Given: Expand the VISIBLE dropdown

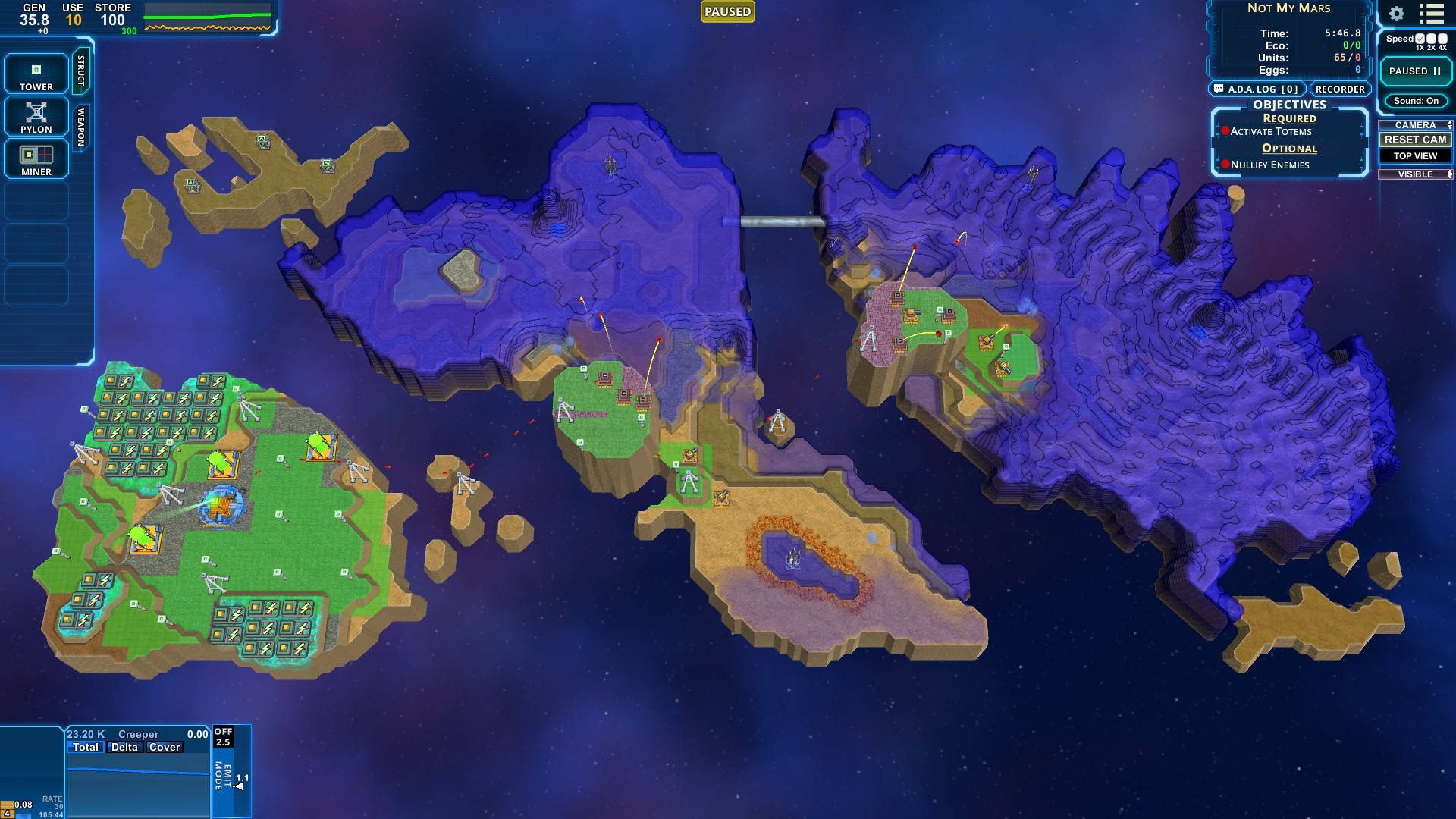Looking at the screenshot, I should tap(1449, 174).
